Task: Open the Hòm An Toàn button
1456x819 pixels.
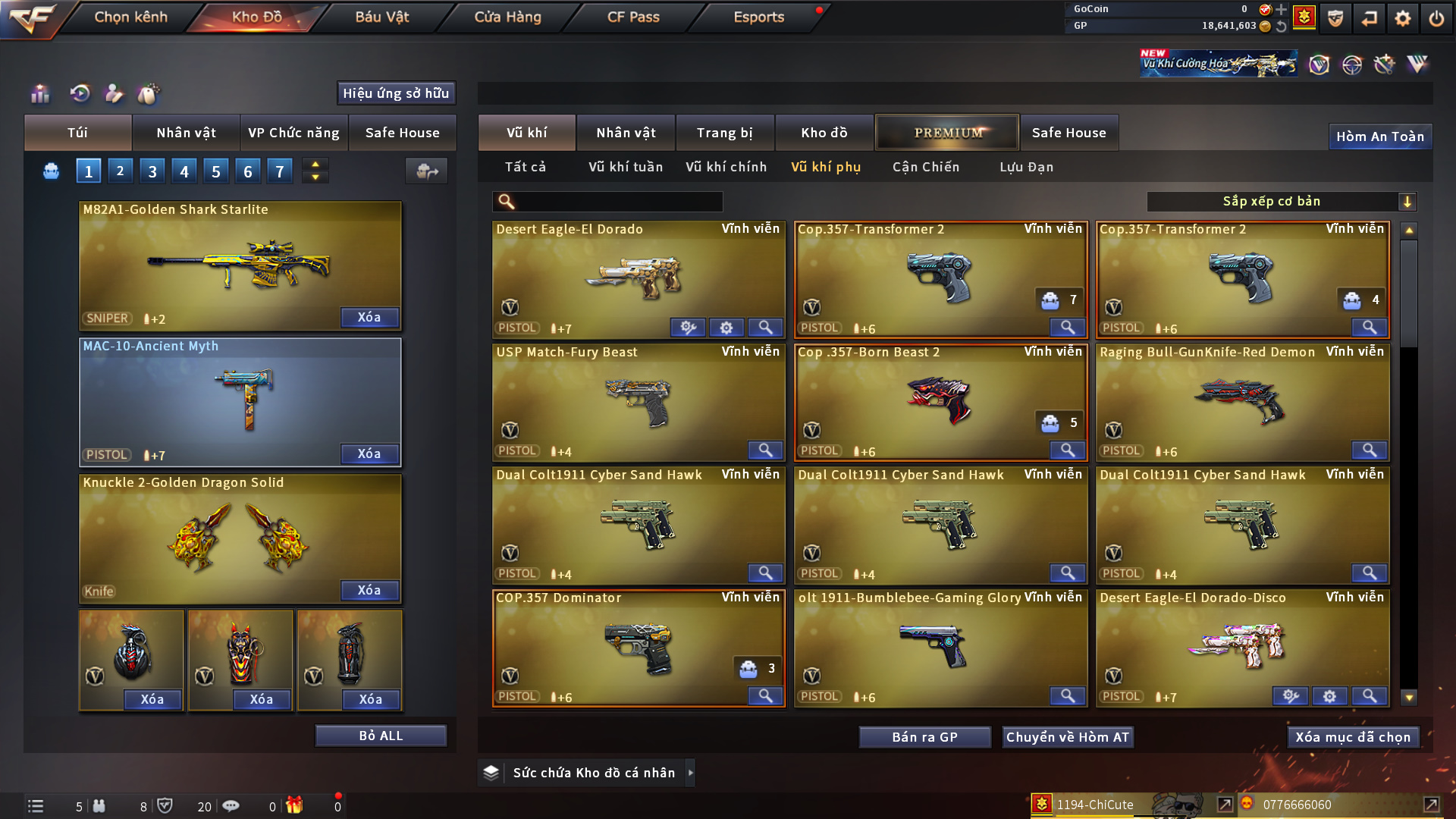Action: (x=1379, y=136)
